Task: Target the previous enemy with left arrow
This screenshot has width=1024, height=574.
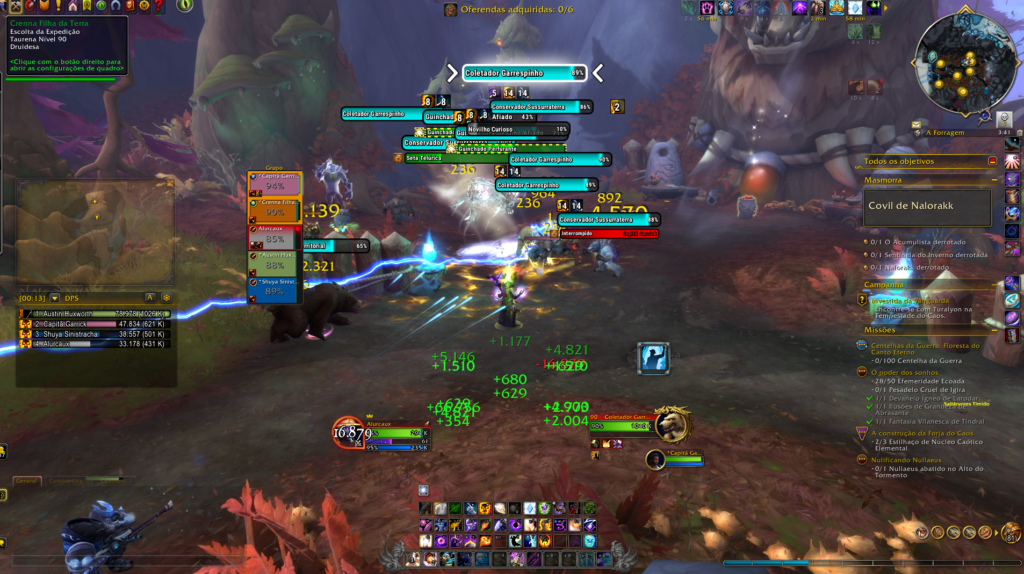Action: pyautogui.click(x=452, y=73)
